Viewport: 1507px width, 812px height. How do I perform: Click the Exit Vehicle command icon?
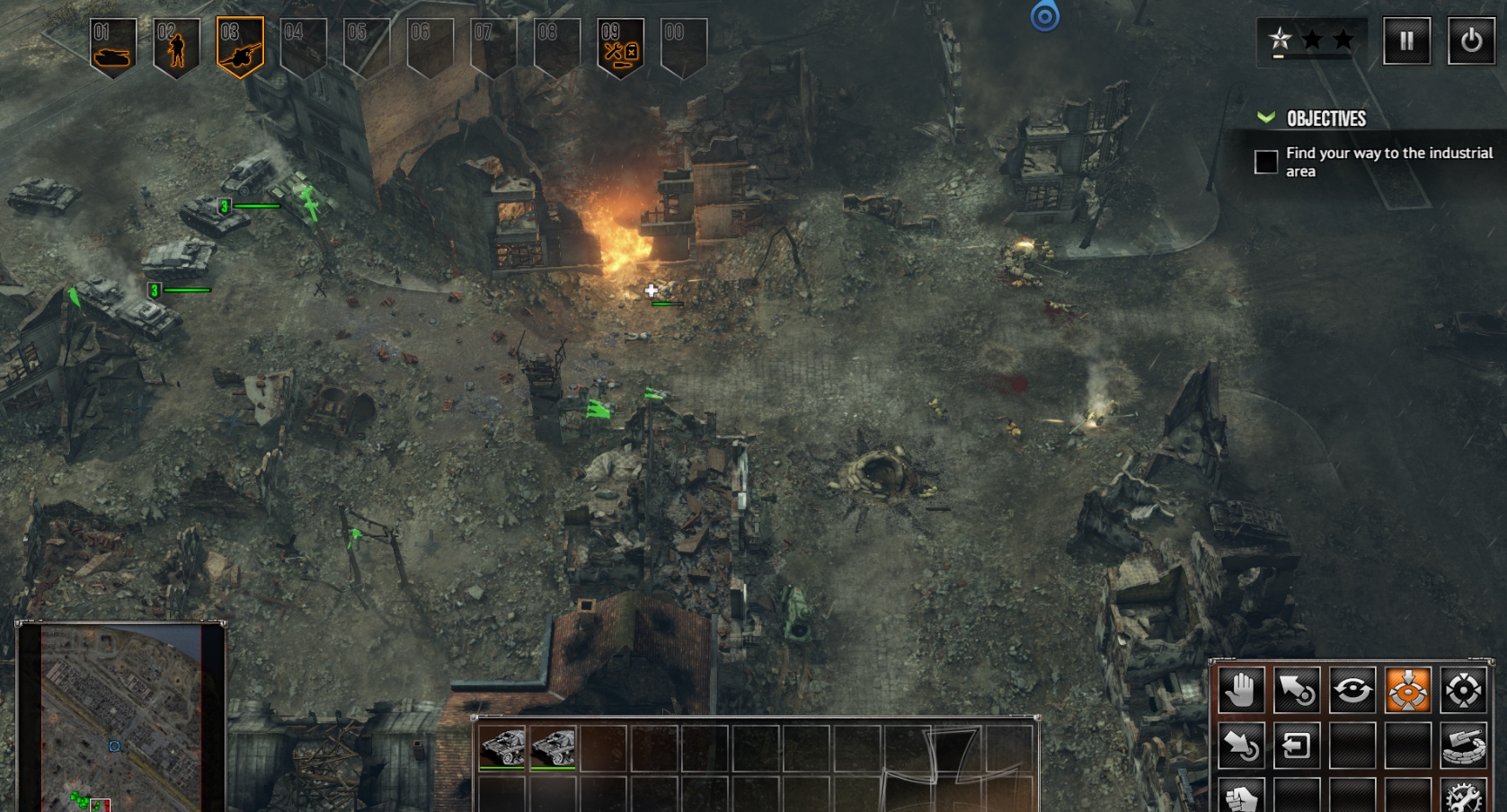tap(1297, 746)
